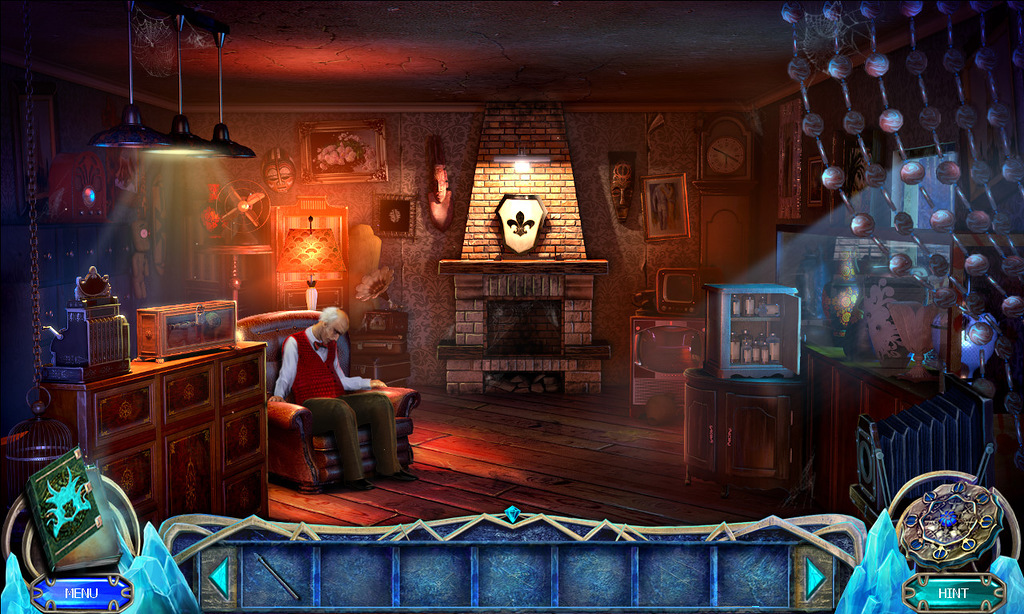
Task: Show previous inventory items with left arrow
Action: click(218, 577)
